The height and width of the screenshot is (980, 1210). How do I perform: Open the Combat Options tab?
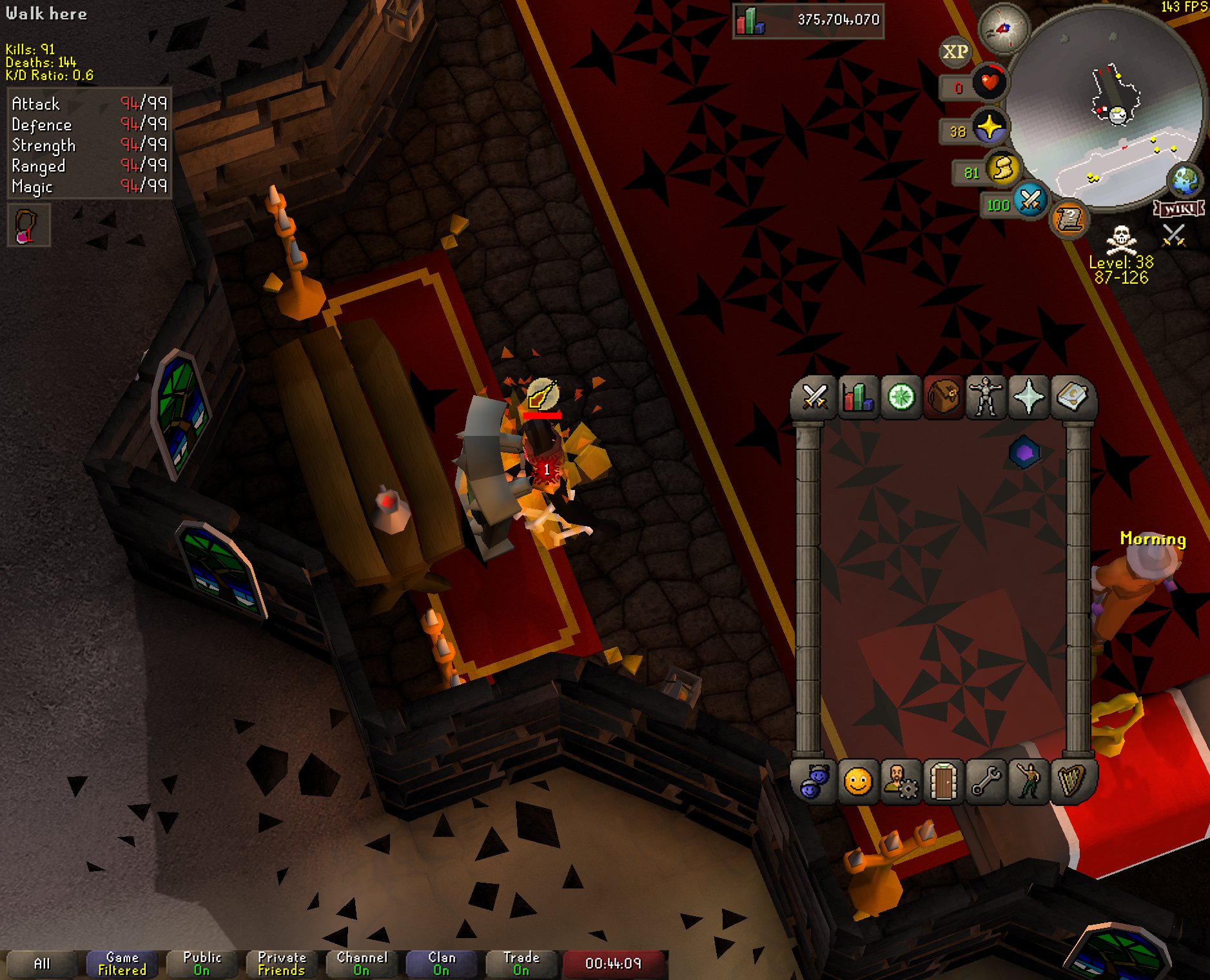[814, 397]
